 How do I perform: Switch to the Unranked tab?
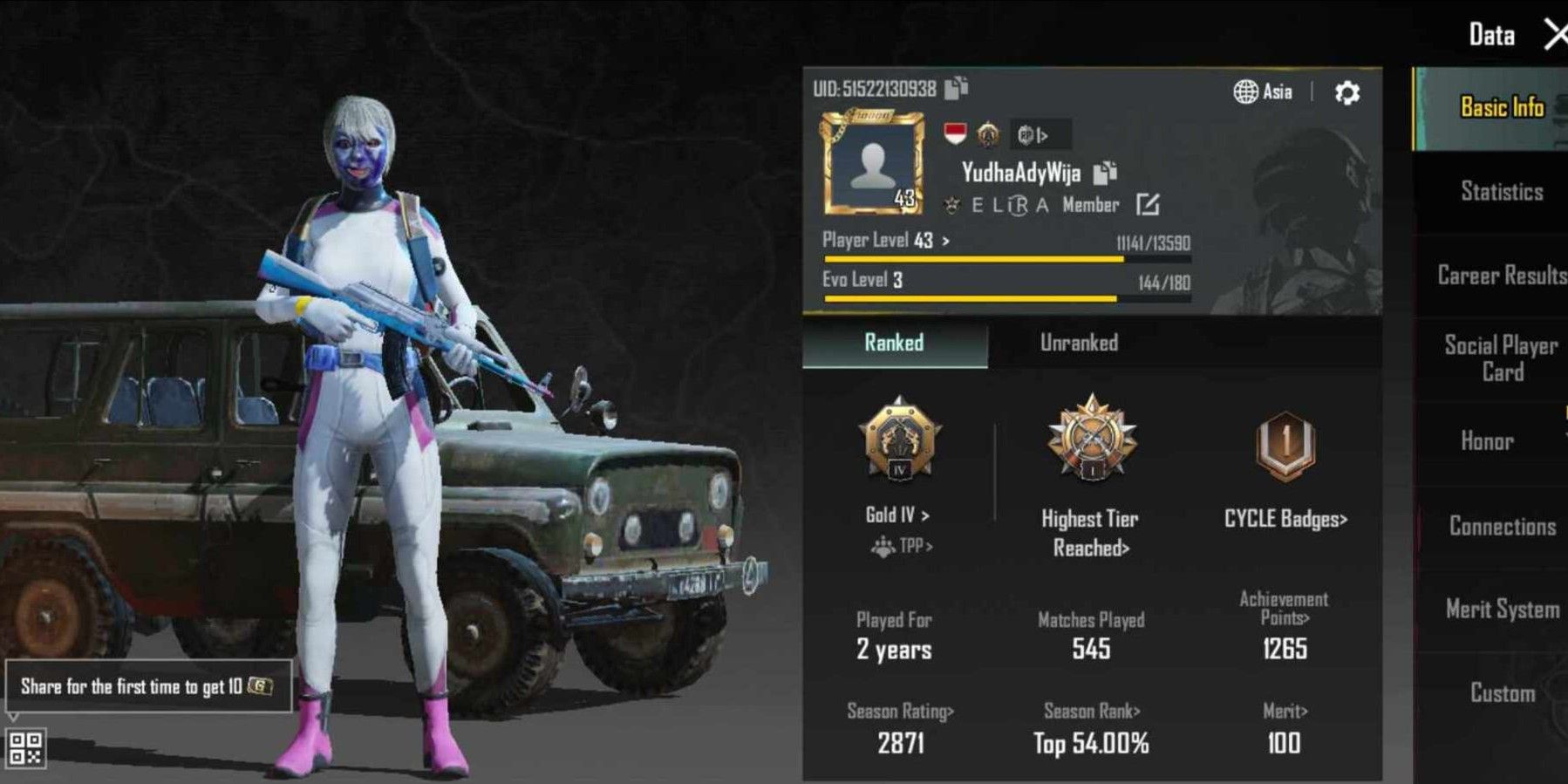click(x=1079, y=343)
